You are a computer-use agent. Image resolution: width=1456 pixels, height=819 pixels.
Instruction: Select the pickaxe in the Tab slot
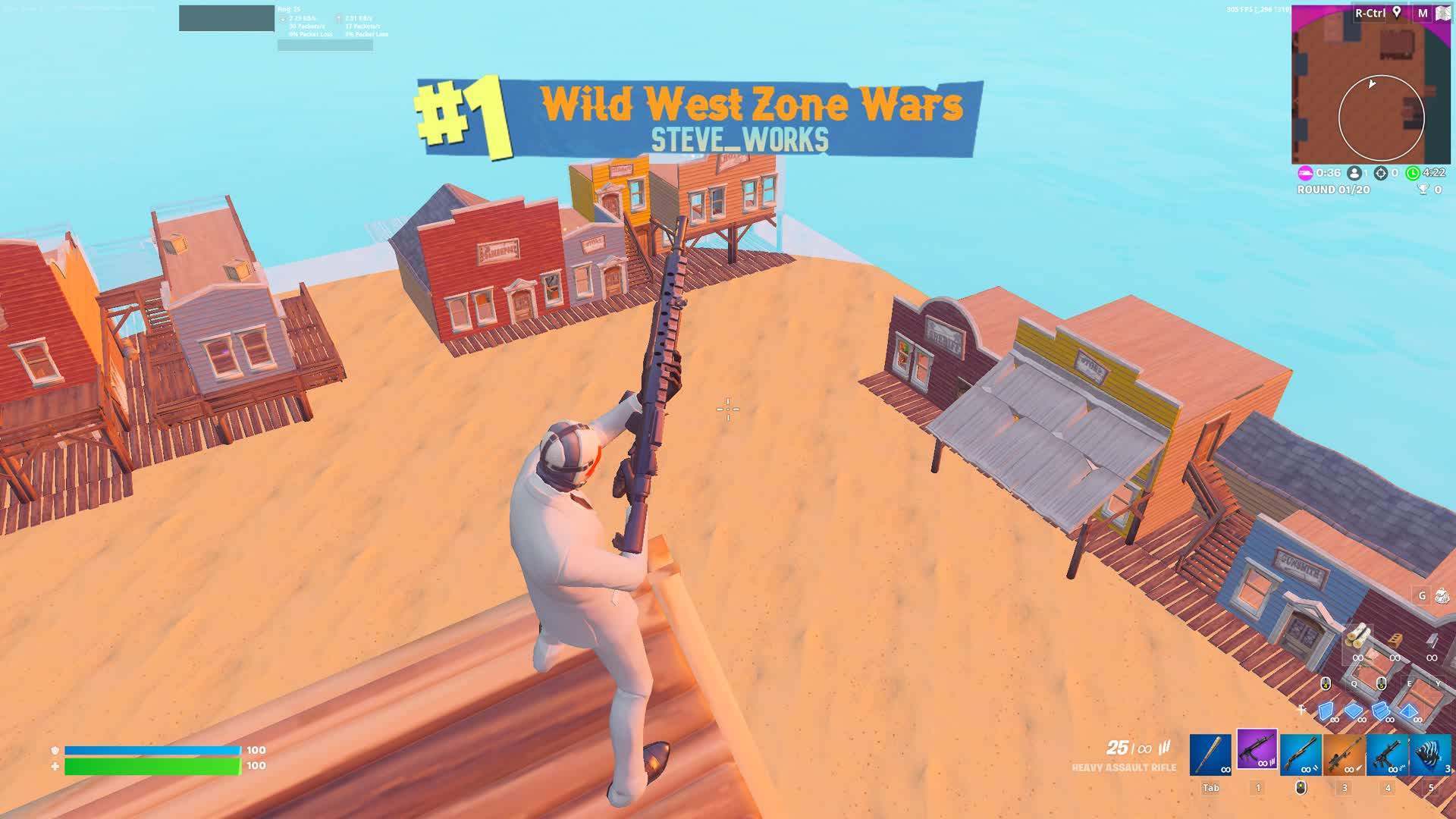pyautogui.click(x=1211, y=754)
